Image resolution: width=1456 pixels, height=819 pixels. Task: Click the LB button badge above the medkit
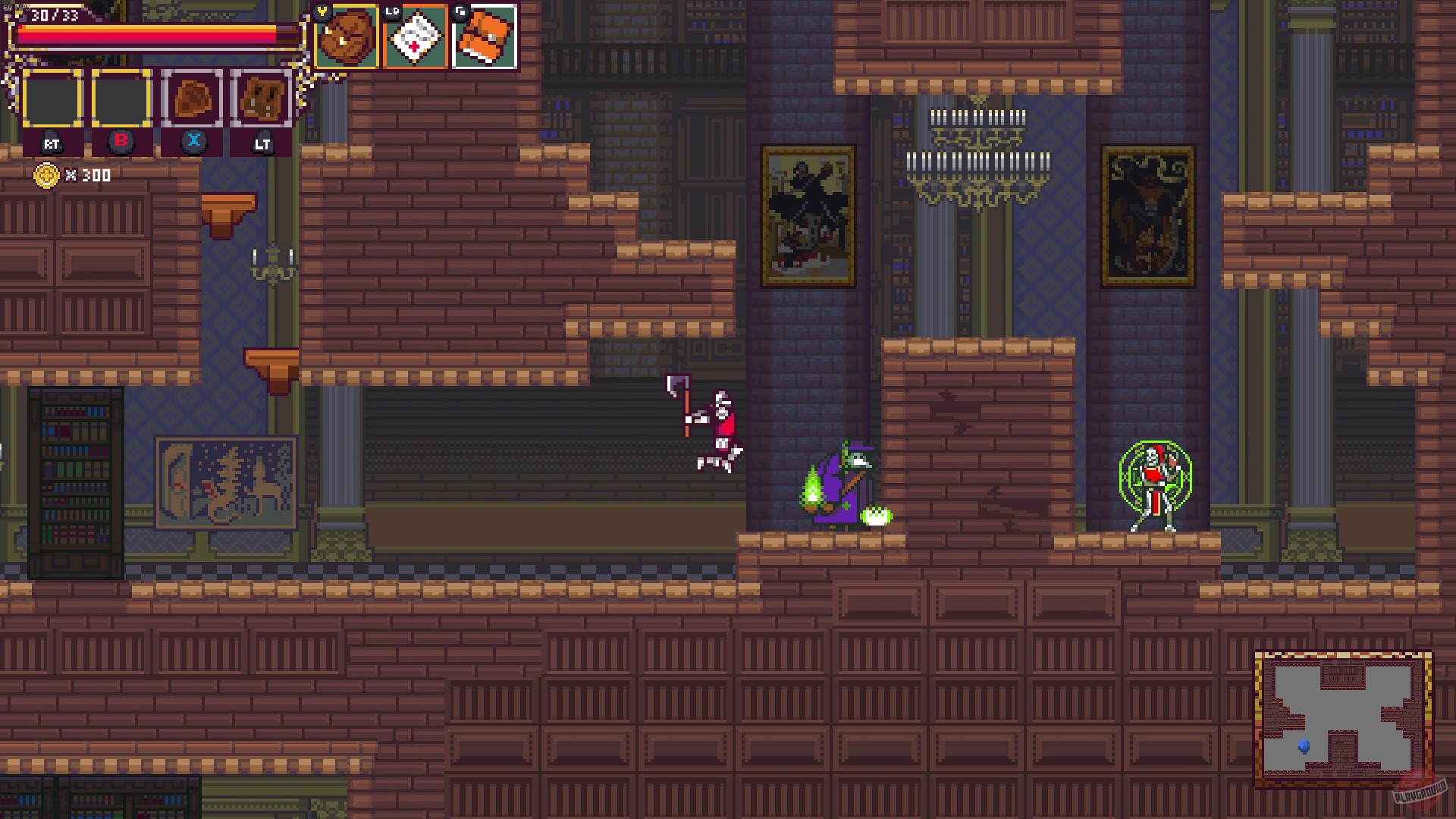[x=391, y=11]
